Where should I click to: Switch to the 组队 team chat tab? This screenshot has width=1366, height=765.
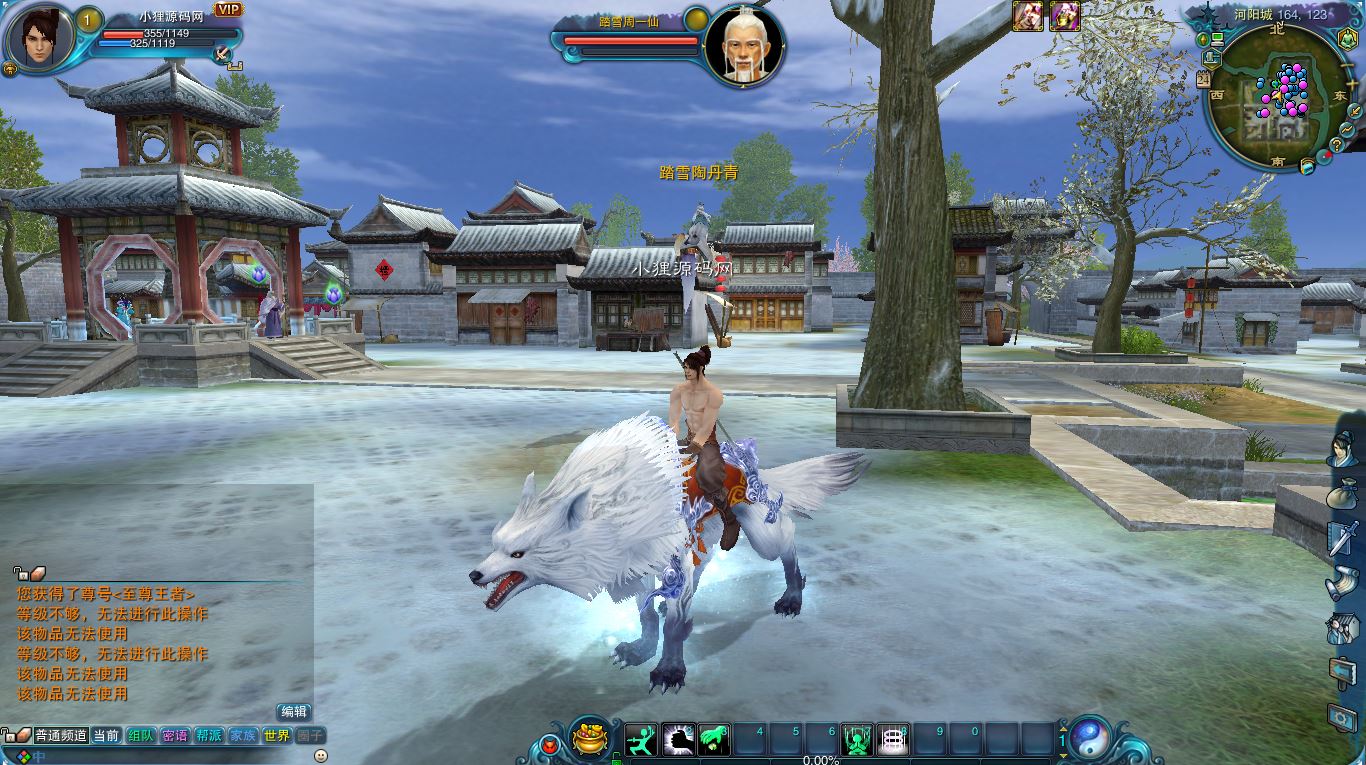pos(141,735)
